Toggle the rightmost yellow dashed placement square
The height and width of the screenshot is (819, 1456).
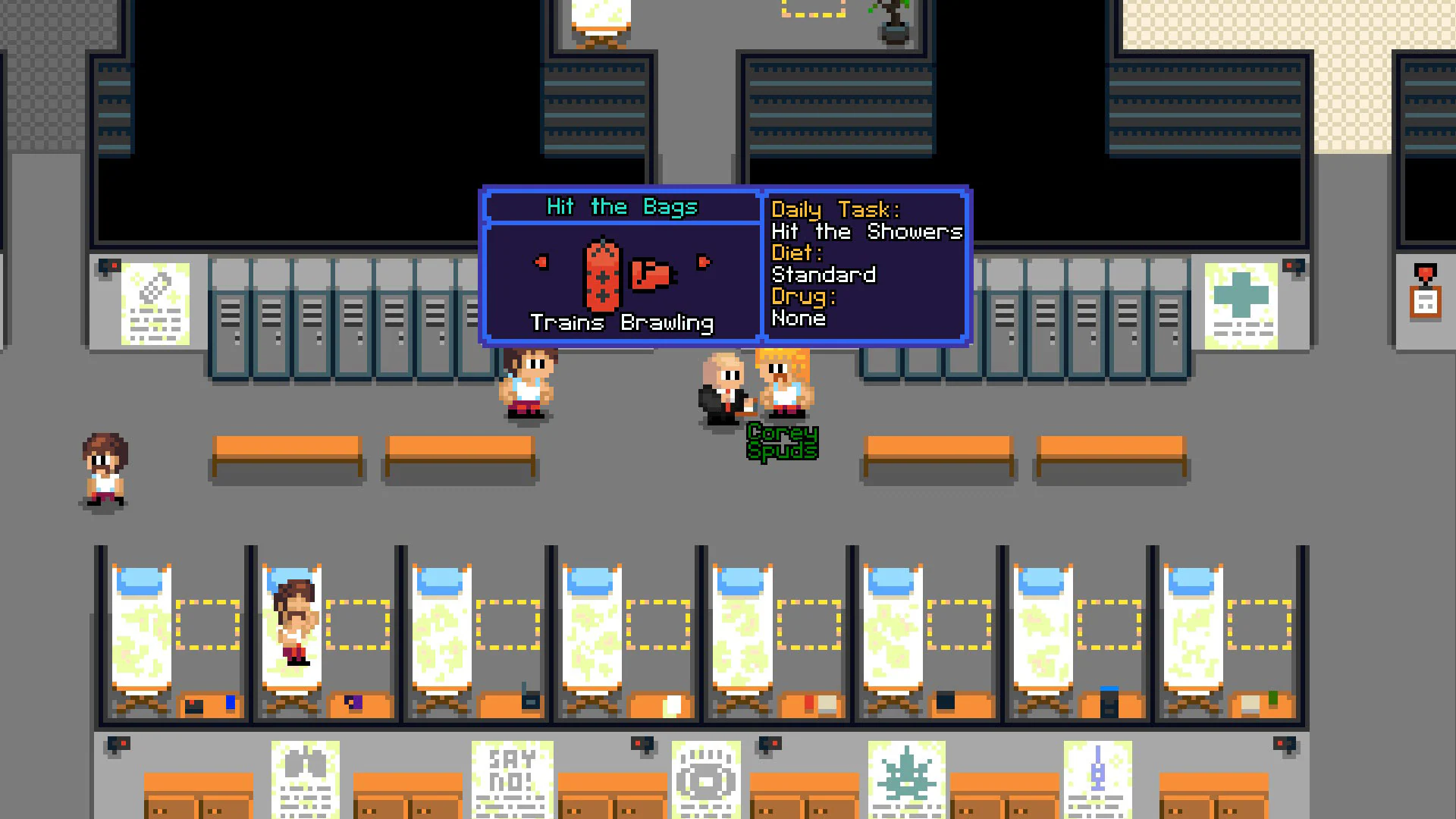click(1259, 623)
